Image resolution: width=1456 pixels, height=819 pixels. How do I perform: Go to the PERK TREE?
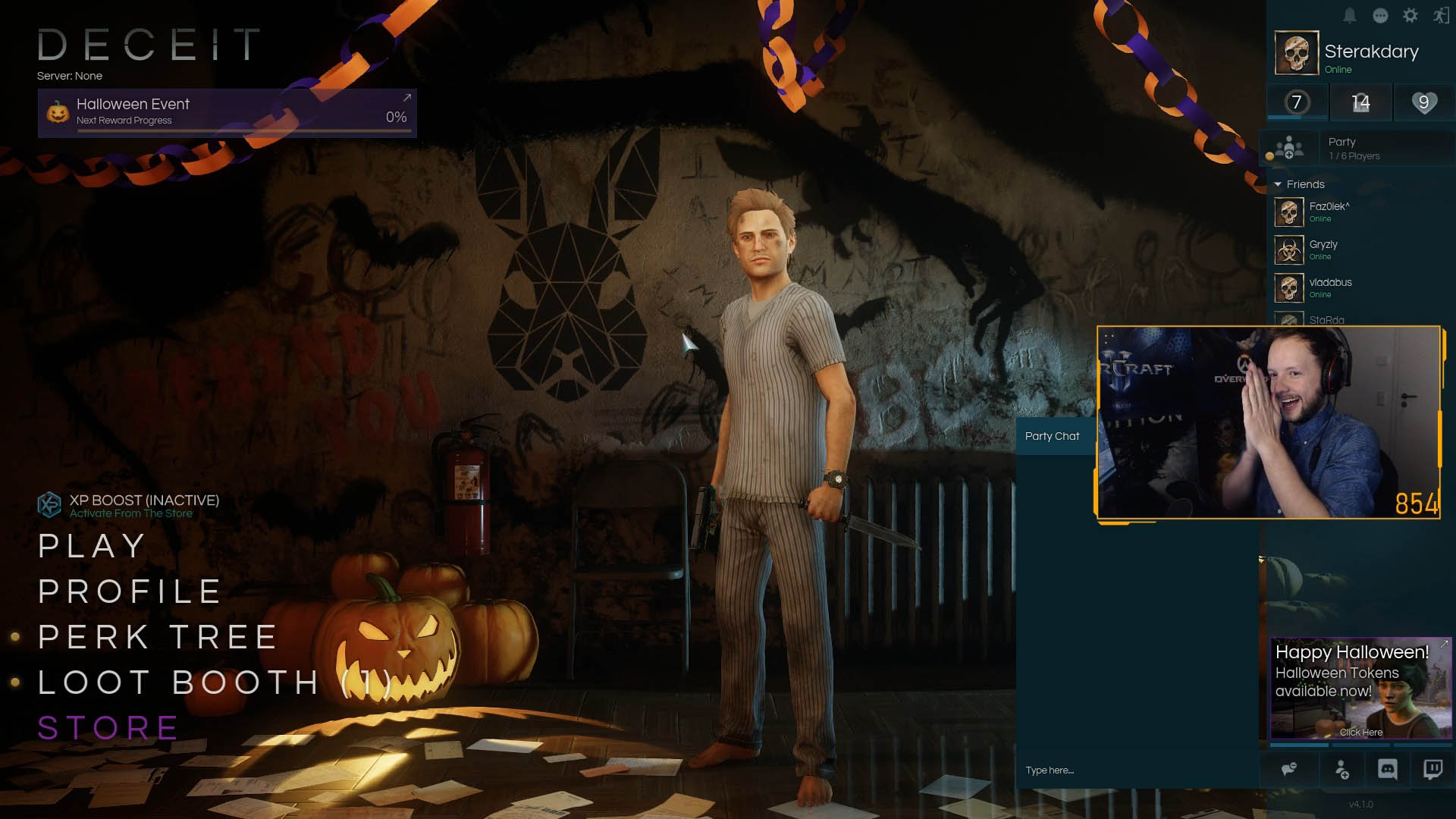pyautogui.click(x=158, y=637)
